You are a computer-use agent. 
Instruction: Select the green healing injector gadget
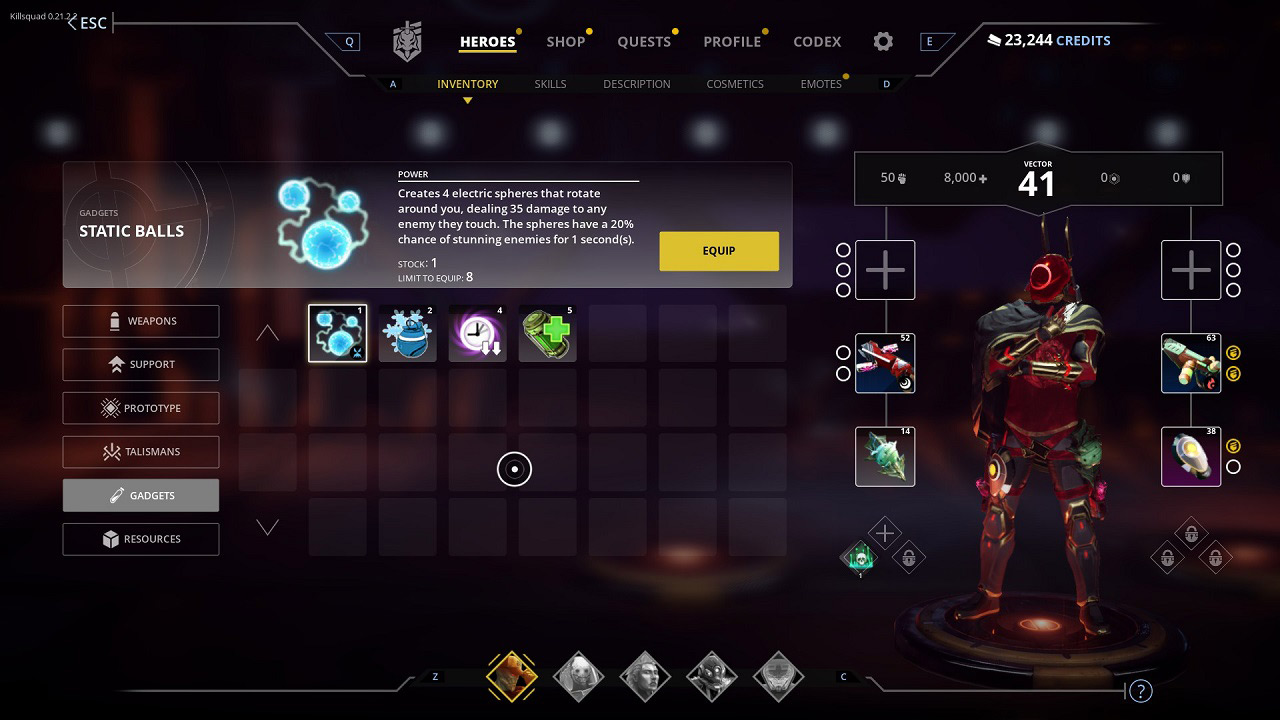click(x=547, y=332)
